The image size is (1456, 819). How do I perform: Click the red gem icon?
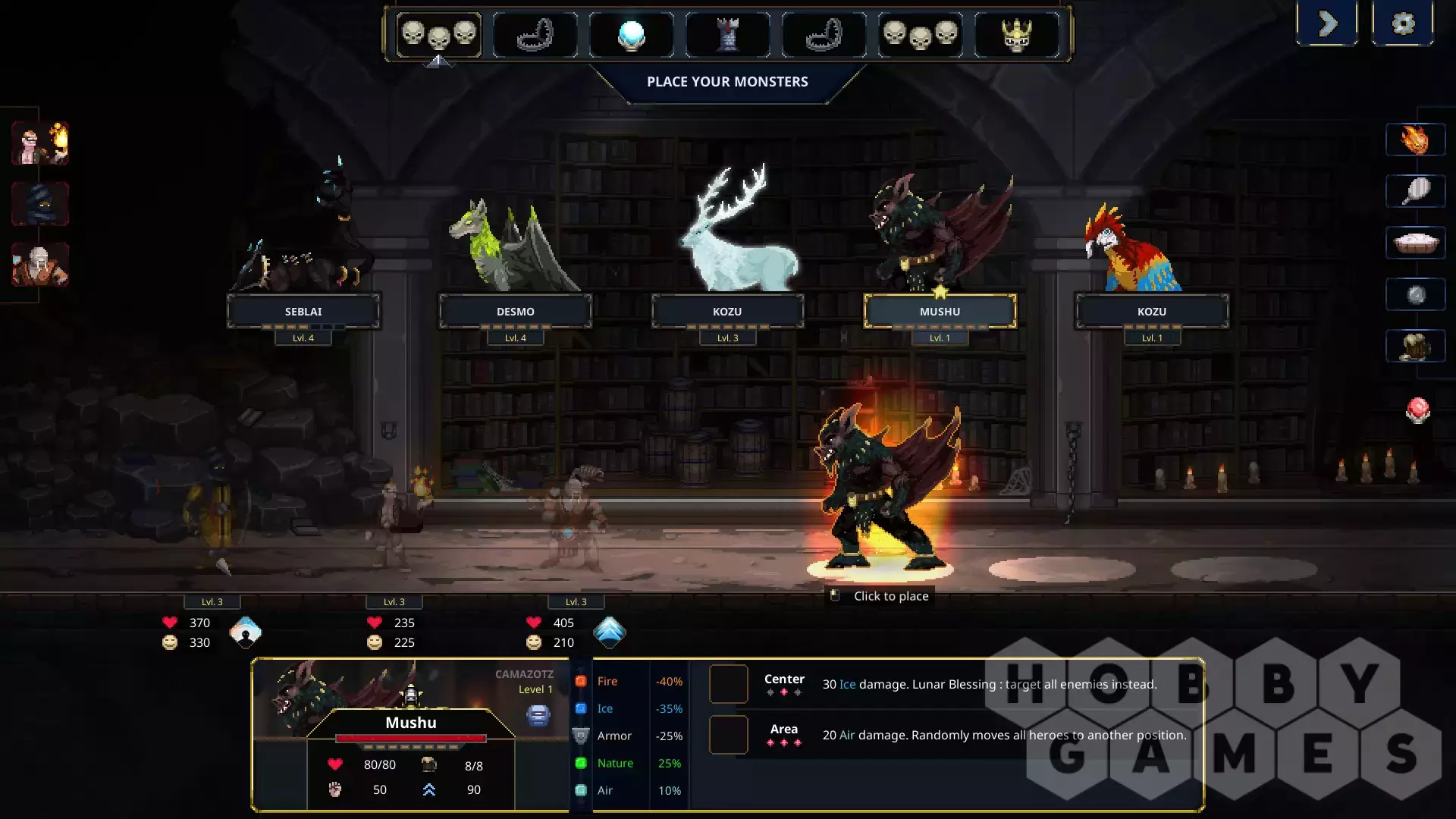pos(1417,410)
